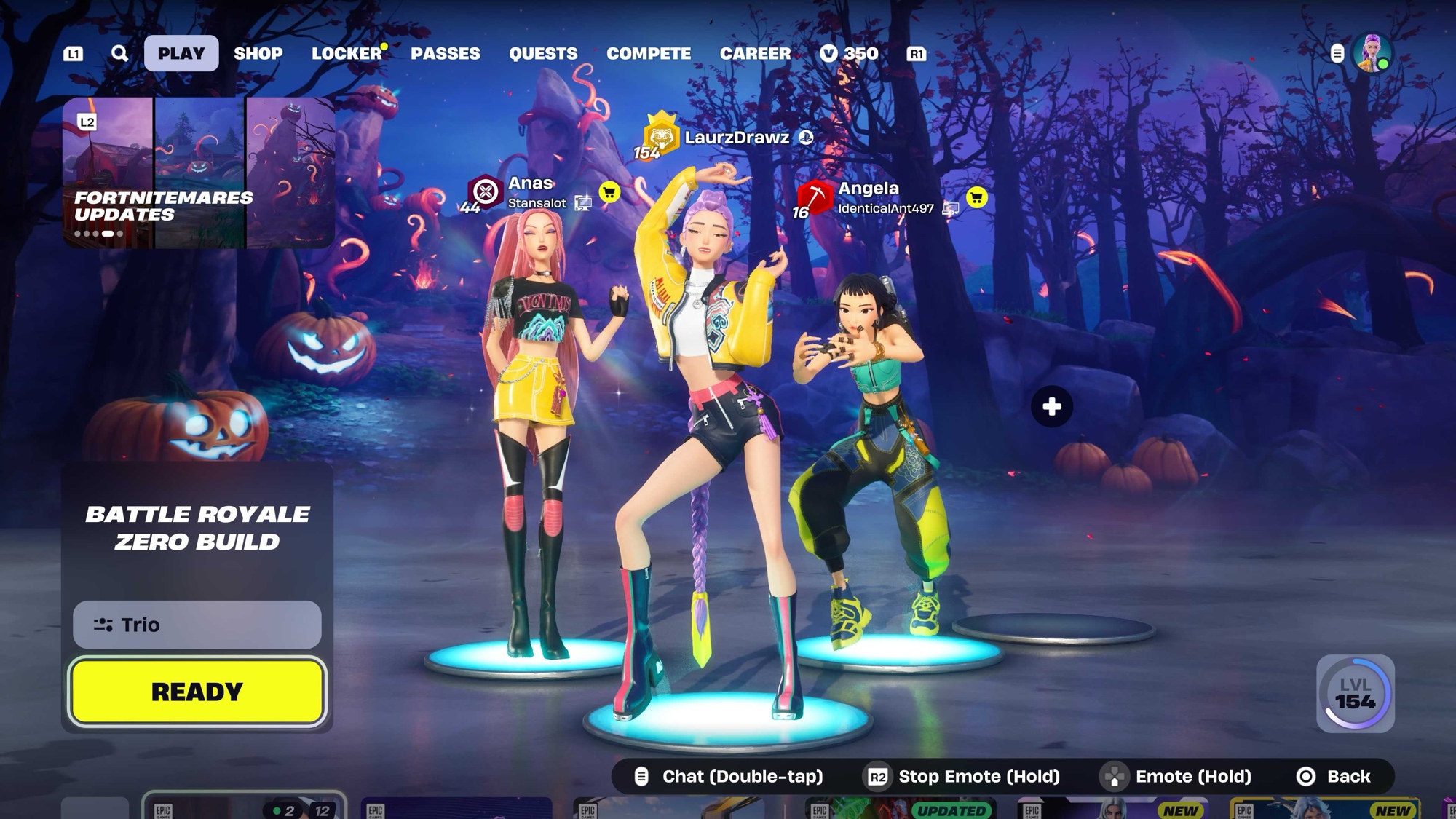View the Career tab
The width and height of the screenshot is (1456, 819).
click(x=755, y=53)
